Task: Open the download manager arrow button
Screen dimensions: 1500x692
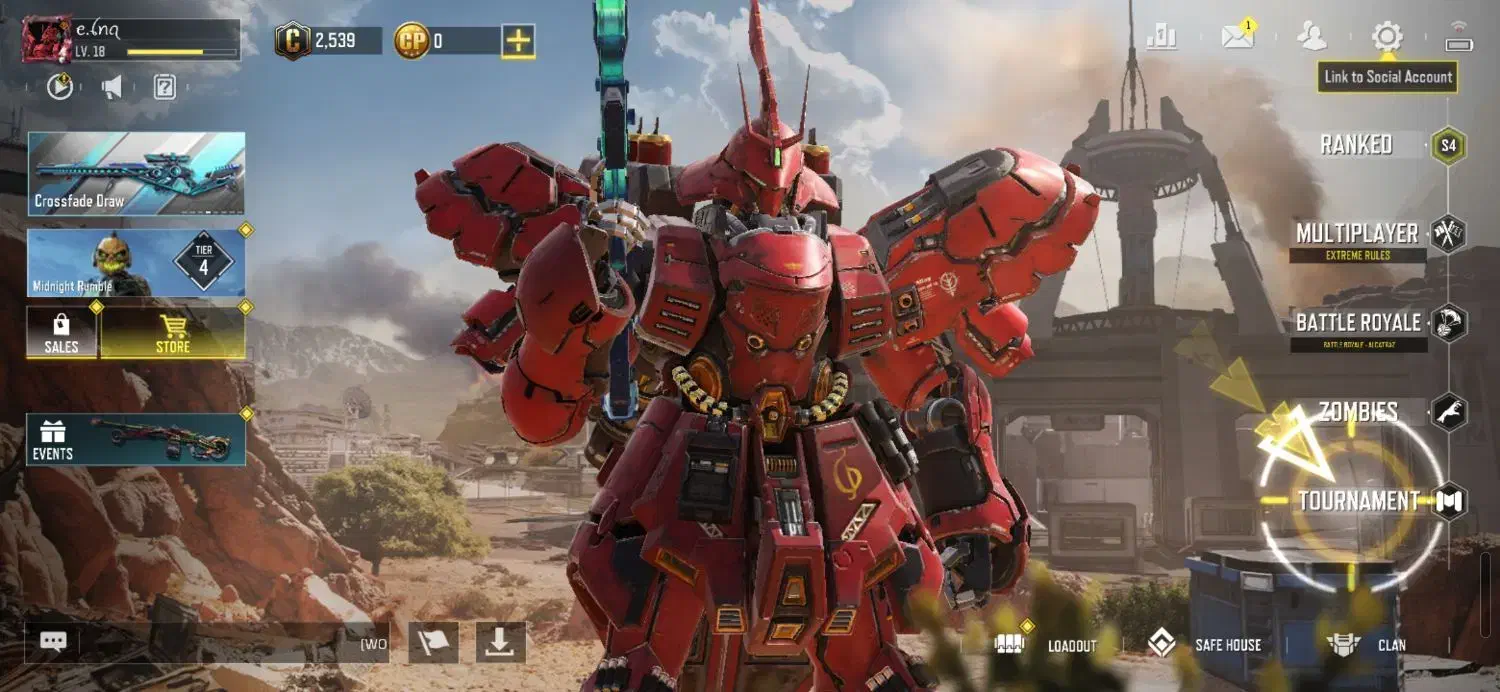Action: pyautogui.click(x=500, y=643)
